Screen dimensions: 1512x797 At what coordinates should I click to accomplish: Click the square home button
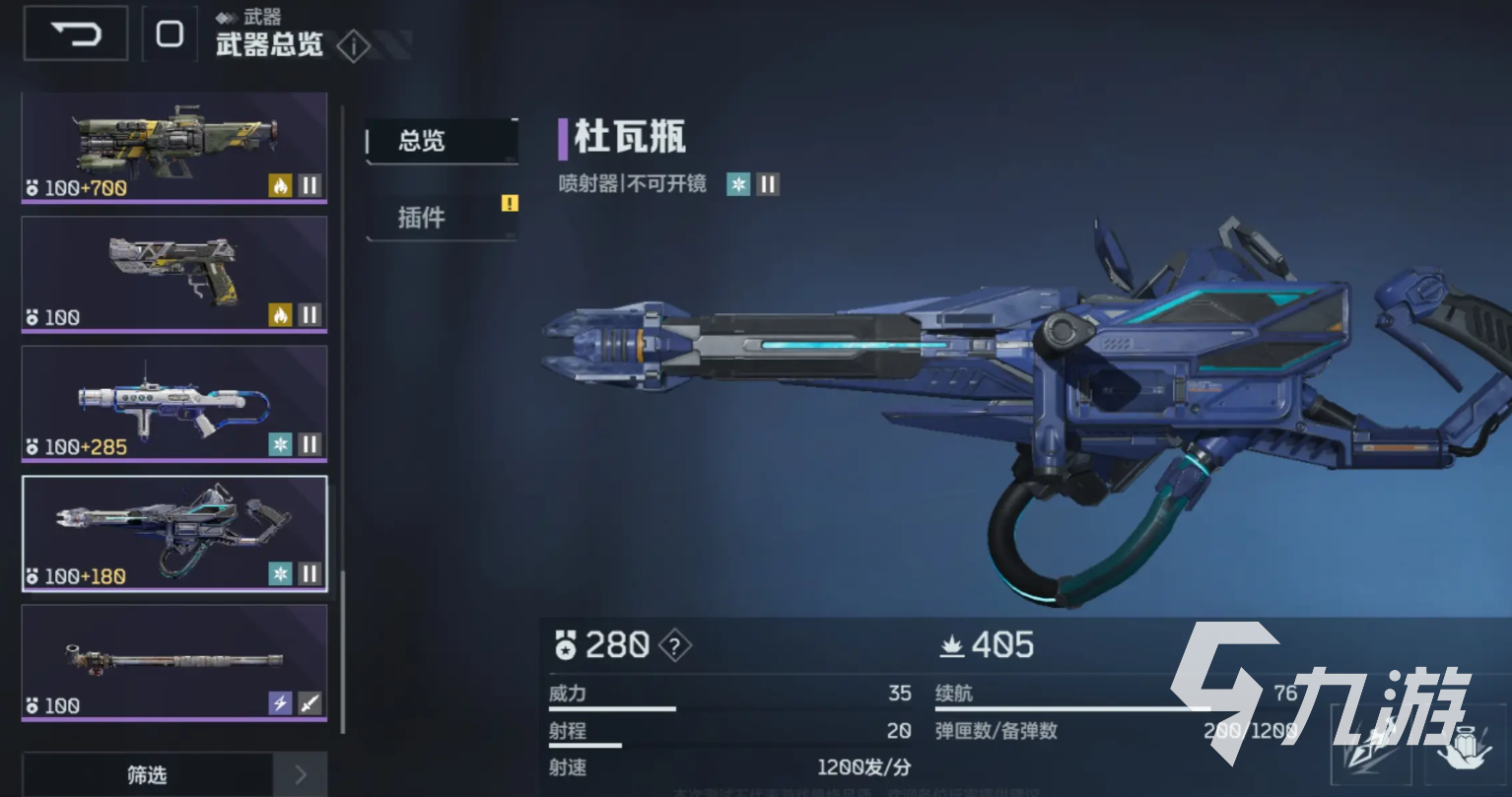(170, 34)
